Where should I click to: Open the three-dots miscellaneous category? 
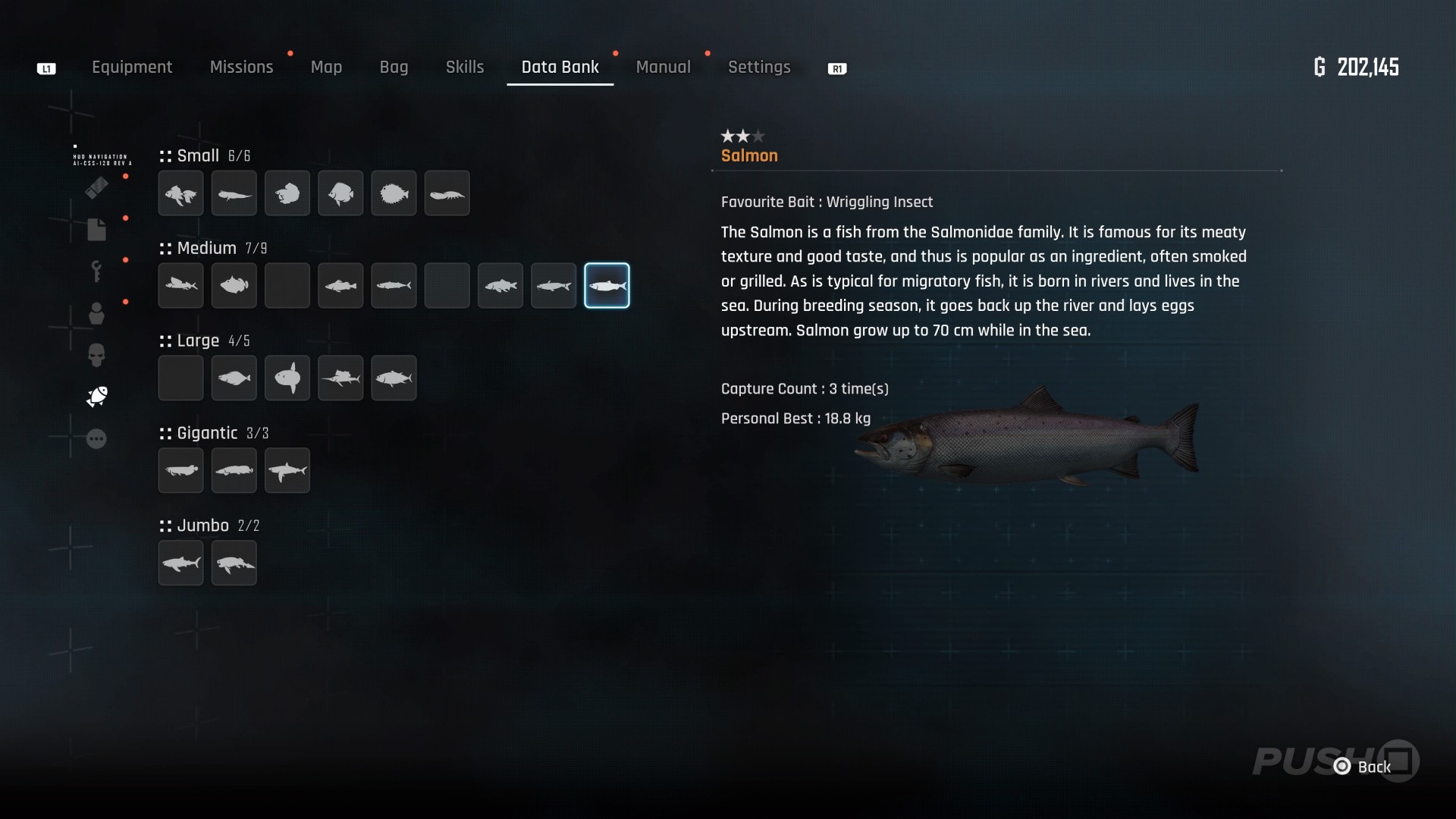96,439
